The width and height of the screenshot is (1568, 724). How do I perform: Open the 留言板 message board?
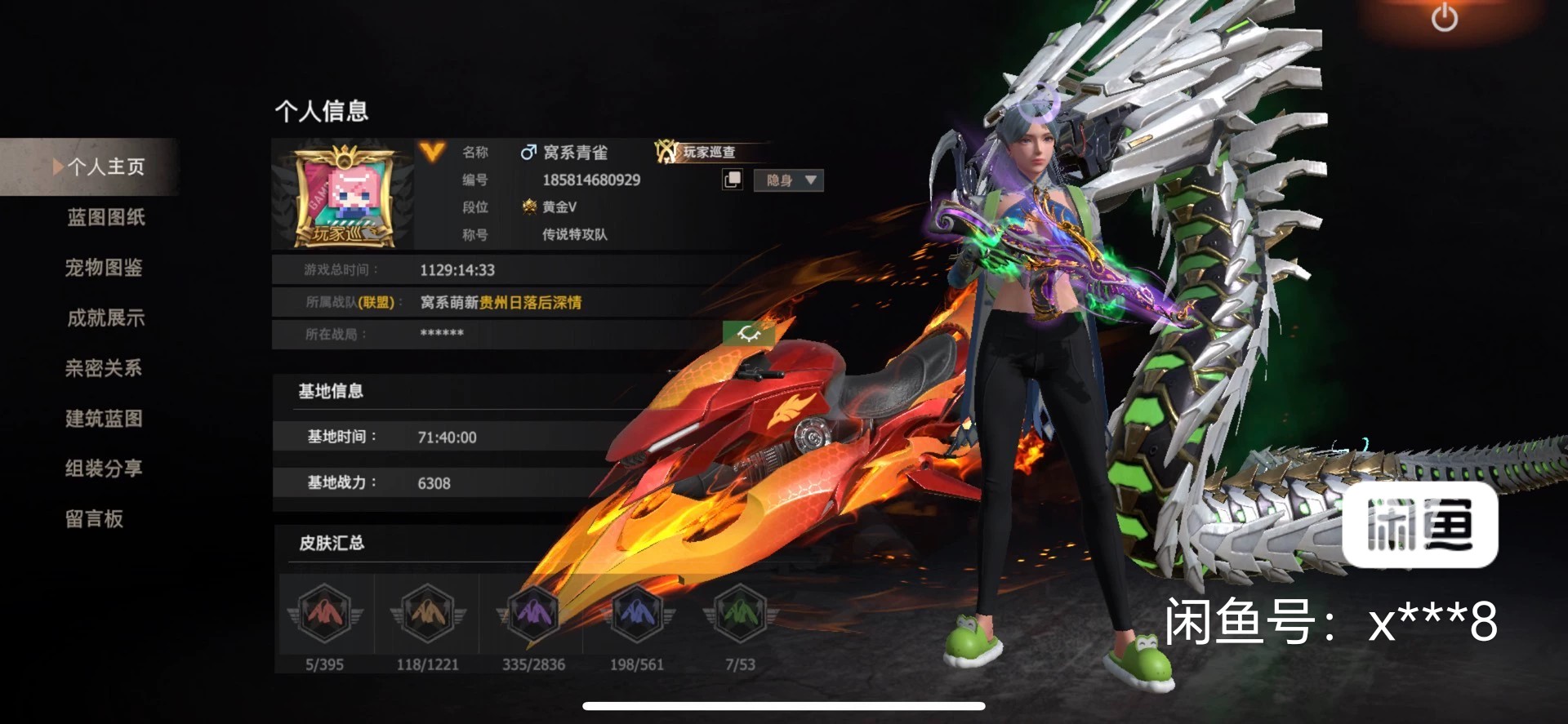95,519
